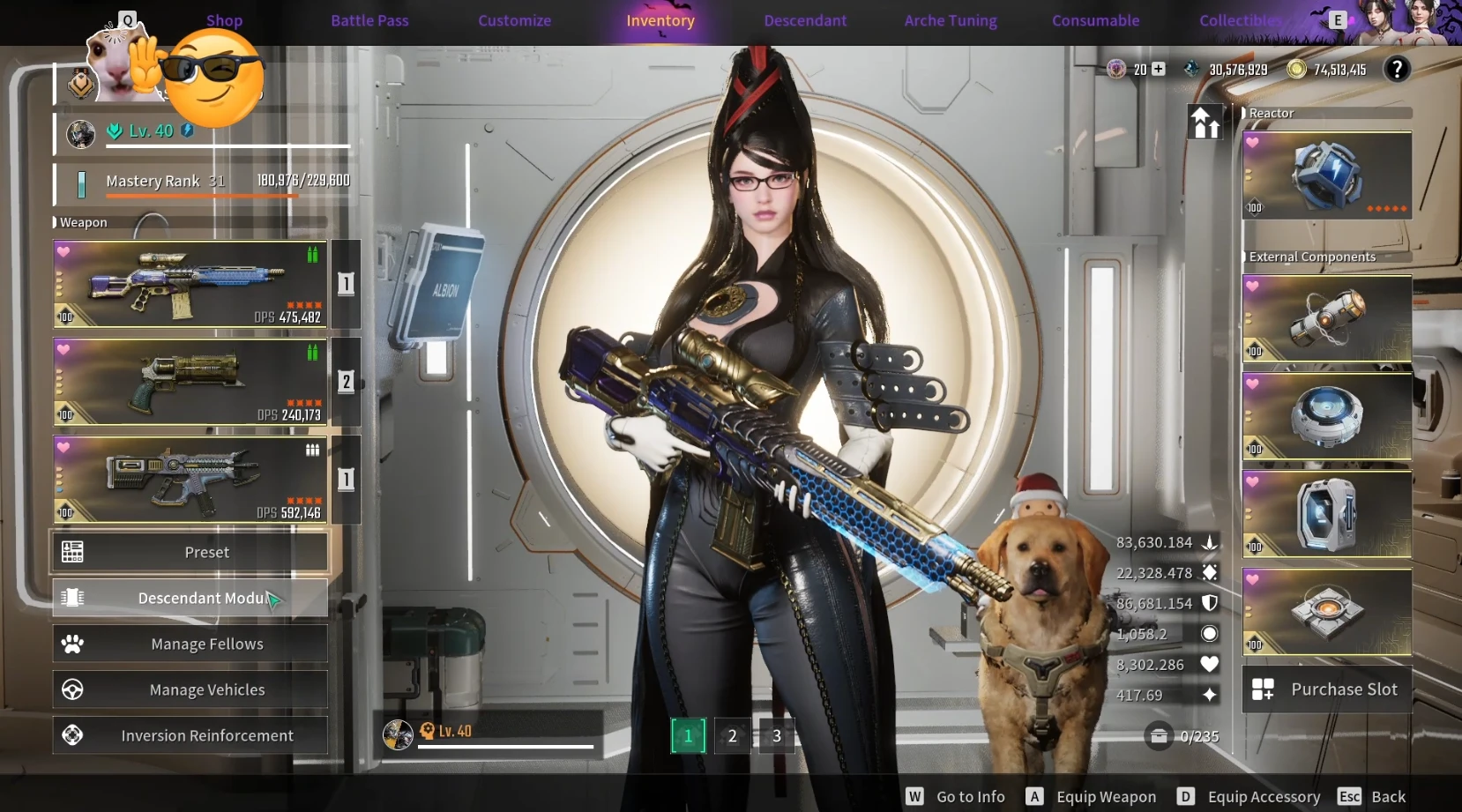Open Manage Vehicles
This screenshot has width=1462, height=812.
190,689
